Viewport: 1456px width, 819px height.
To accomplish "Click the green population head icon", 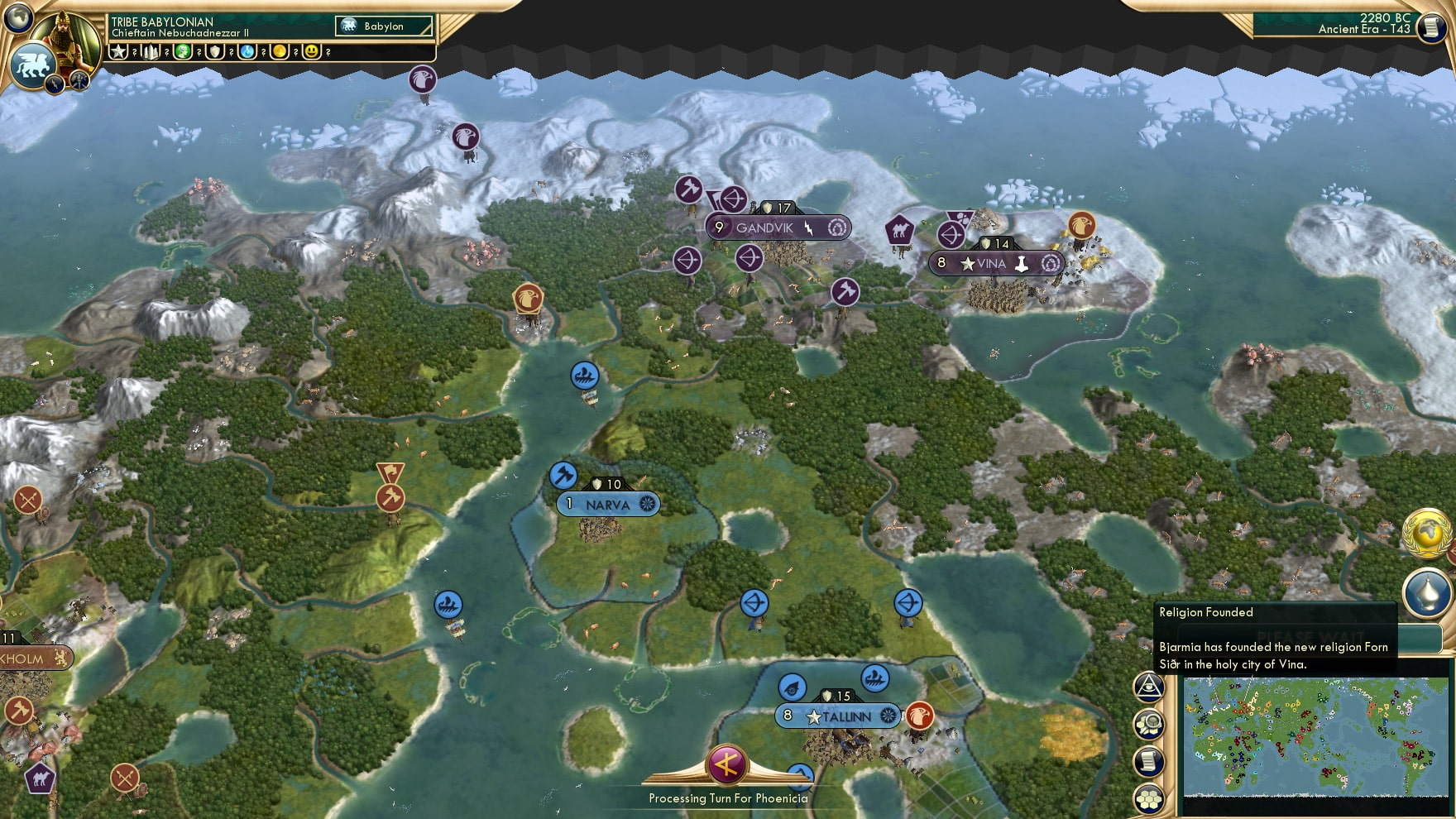I will [181, 53].
